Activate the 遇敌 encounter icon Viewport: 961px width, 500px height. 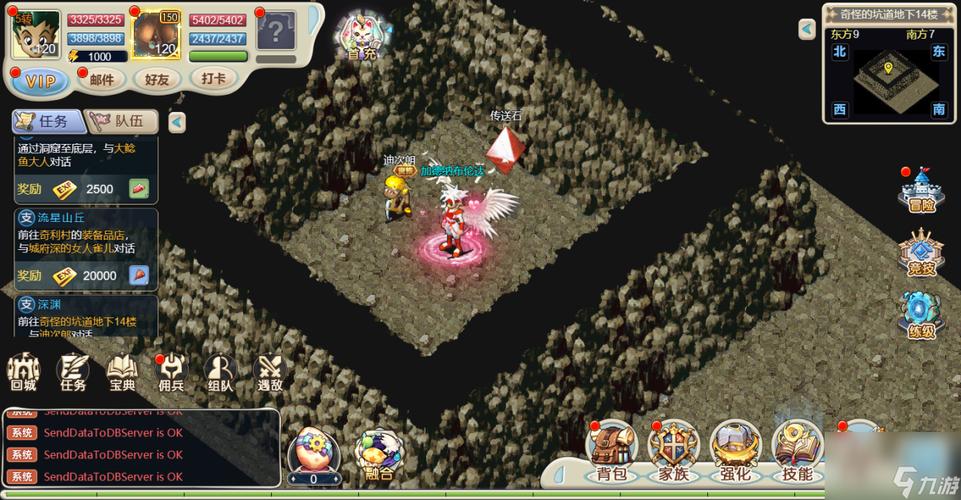click(270, 371)
